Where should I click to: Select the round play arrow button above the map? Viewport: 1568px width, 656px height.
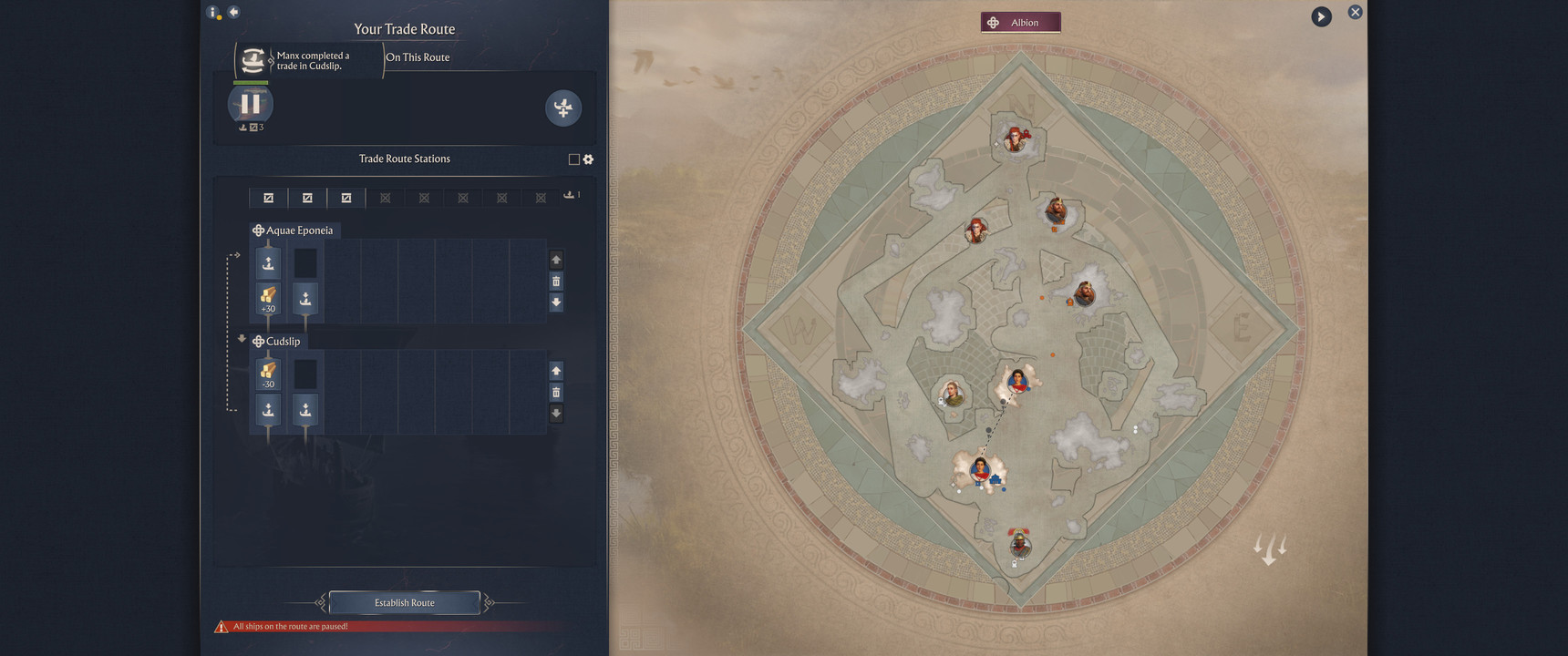coord(1321,16)
